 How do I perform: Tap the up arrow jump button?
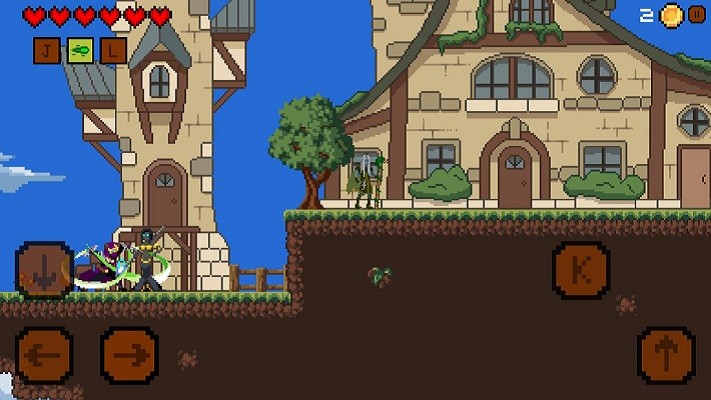pos(666,354)
